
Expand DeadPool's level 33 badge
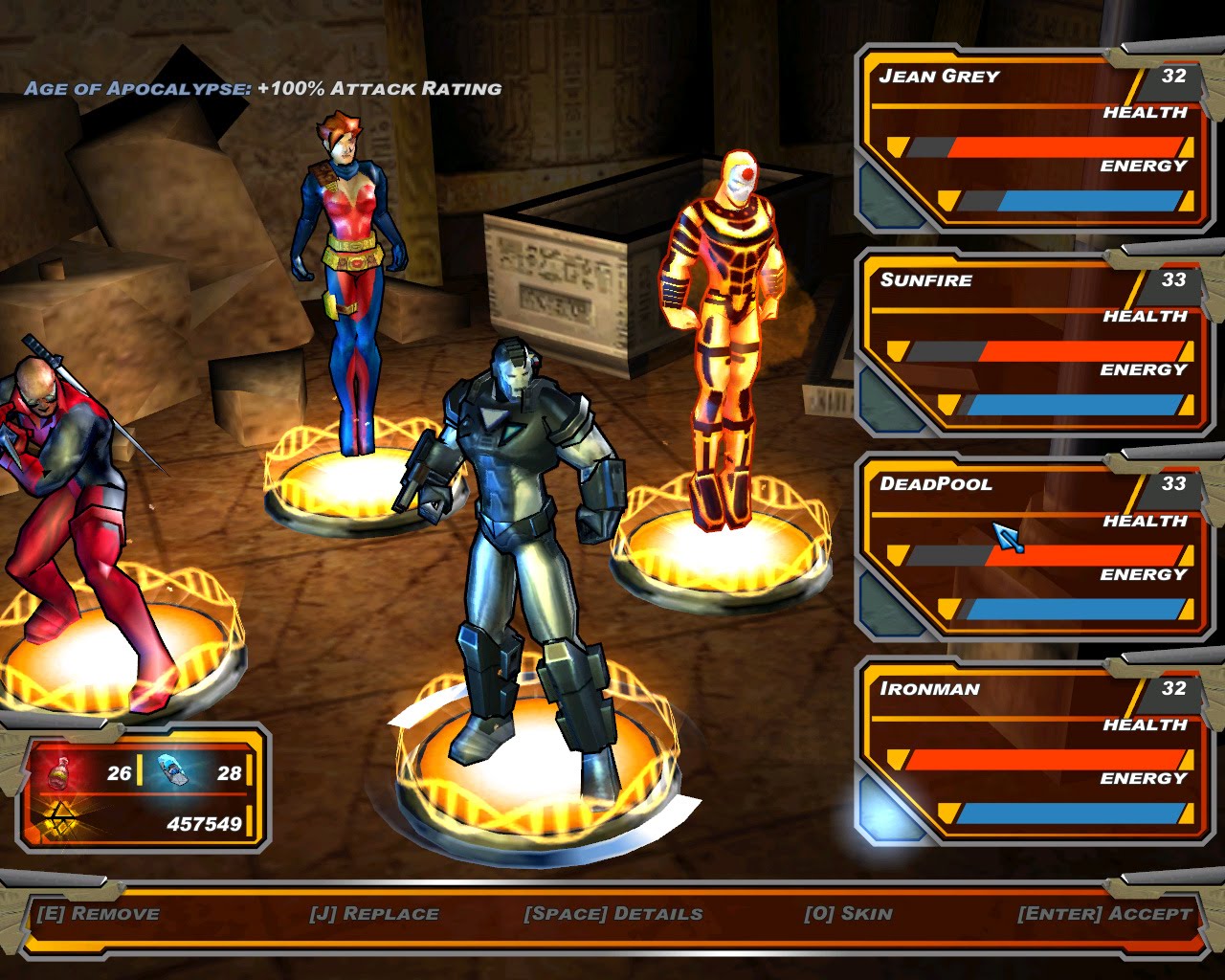(x=1174, y=484)
